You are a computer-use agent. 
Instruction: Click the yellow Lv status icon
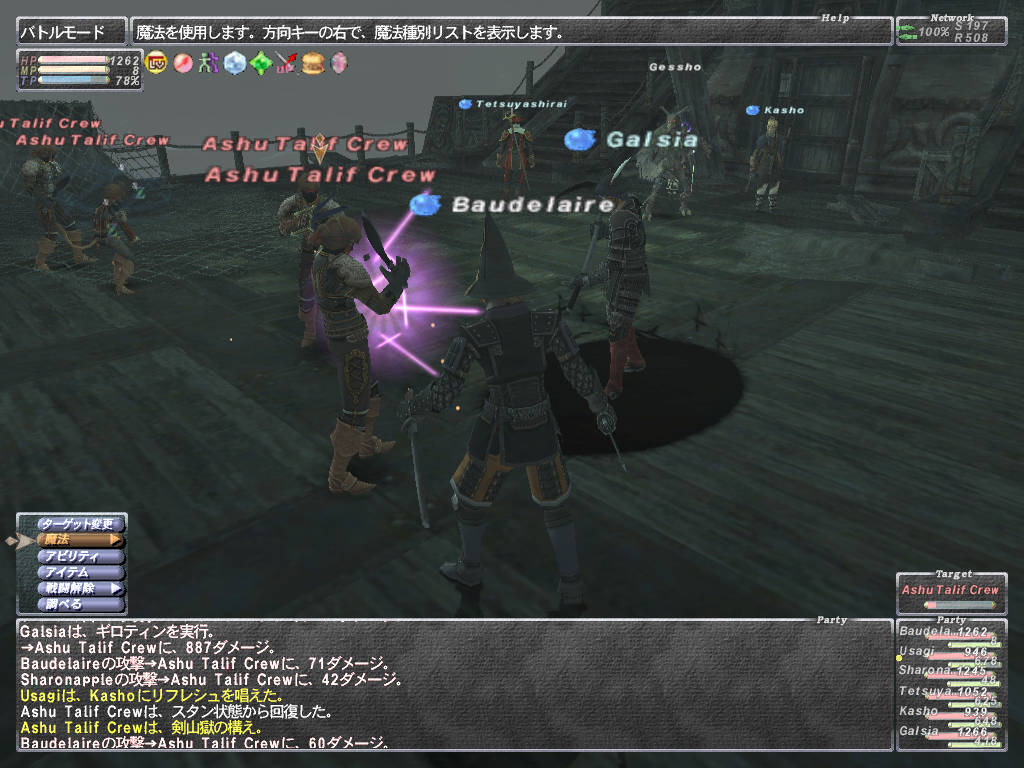pos(156,63)
